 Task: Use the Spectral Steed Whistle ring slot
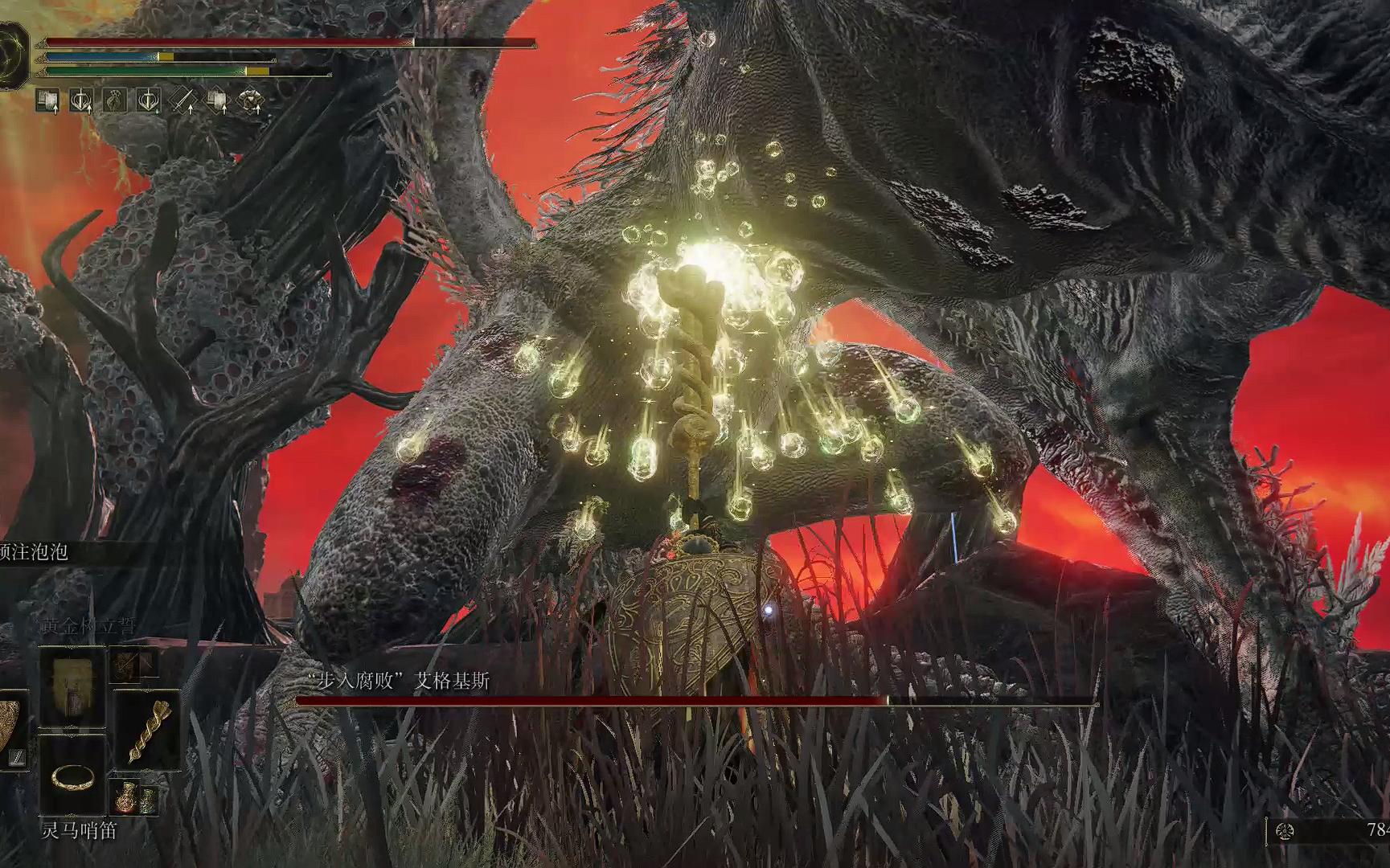click(73, 774)
